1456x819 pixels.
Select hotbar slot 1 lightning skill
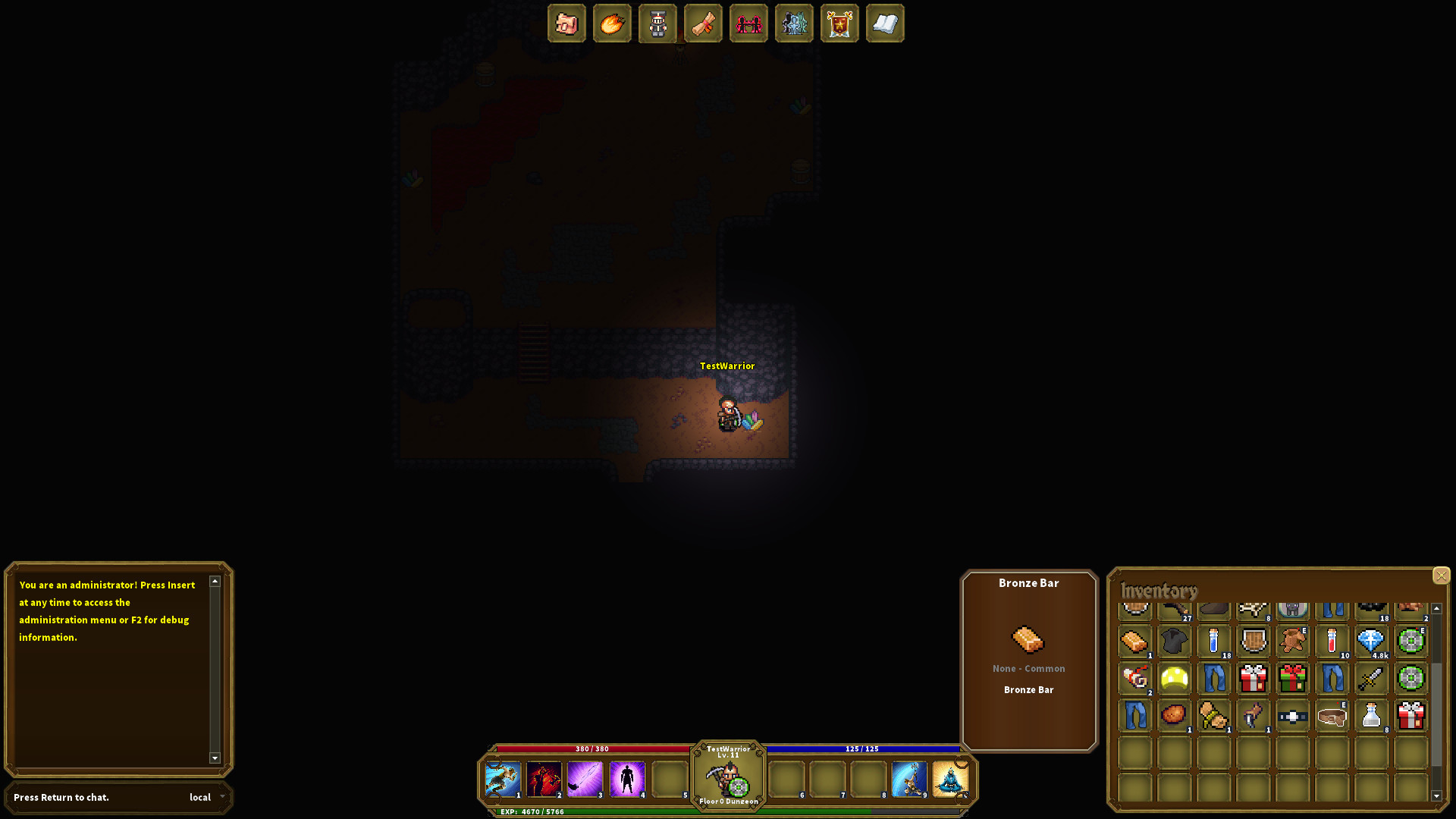504,779
